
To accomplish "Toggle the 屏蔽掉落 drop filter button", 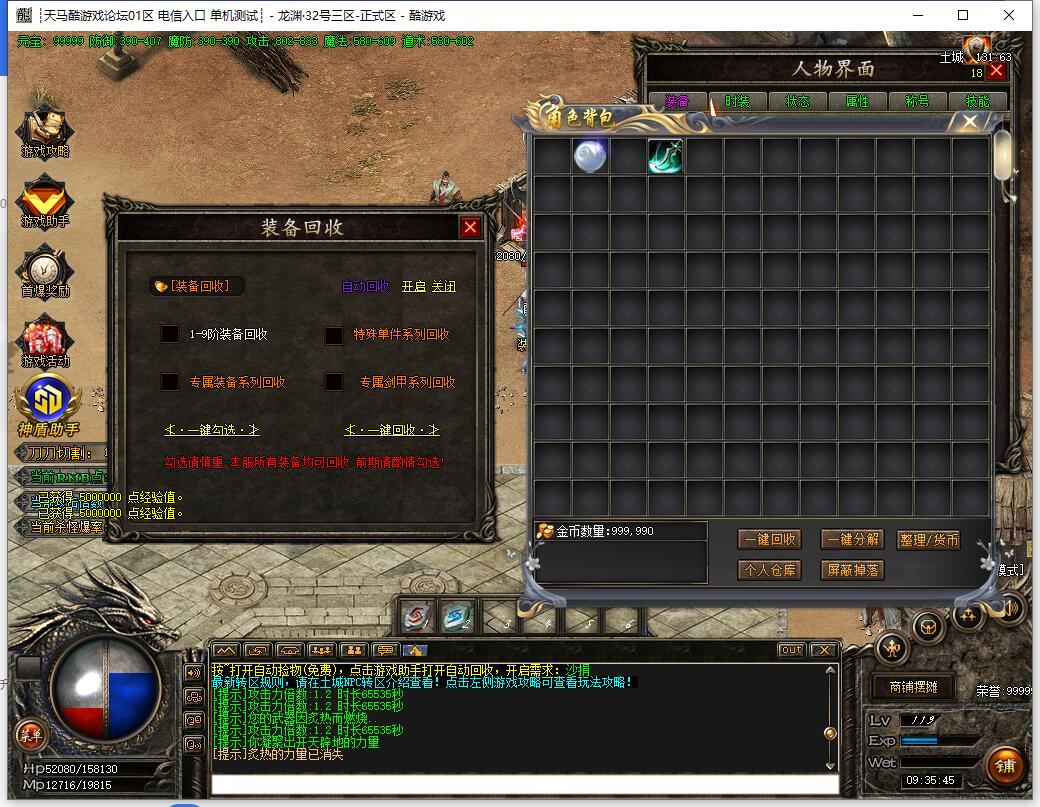I will tap(852, 570).
